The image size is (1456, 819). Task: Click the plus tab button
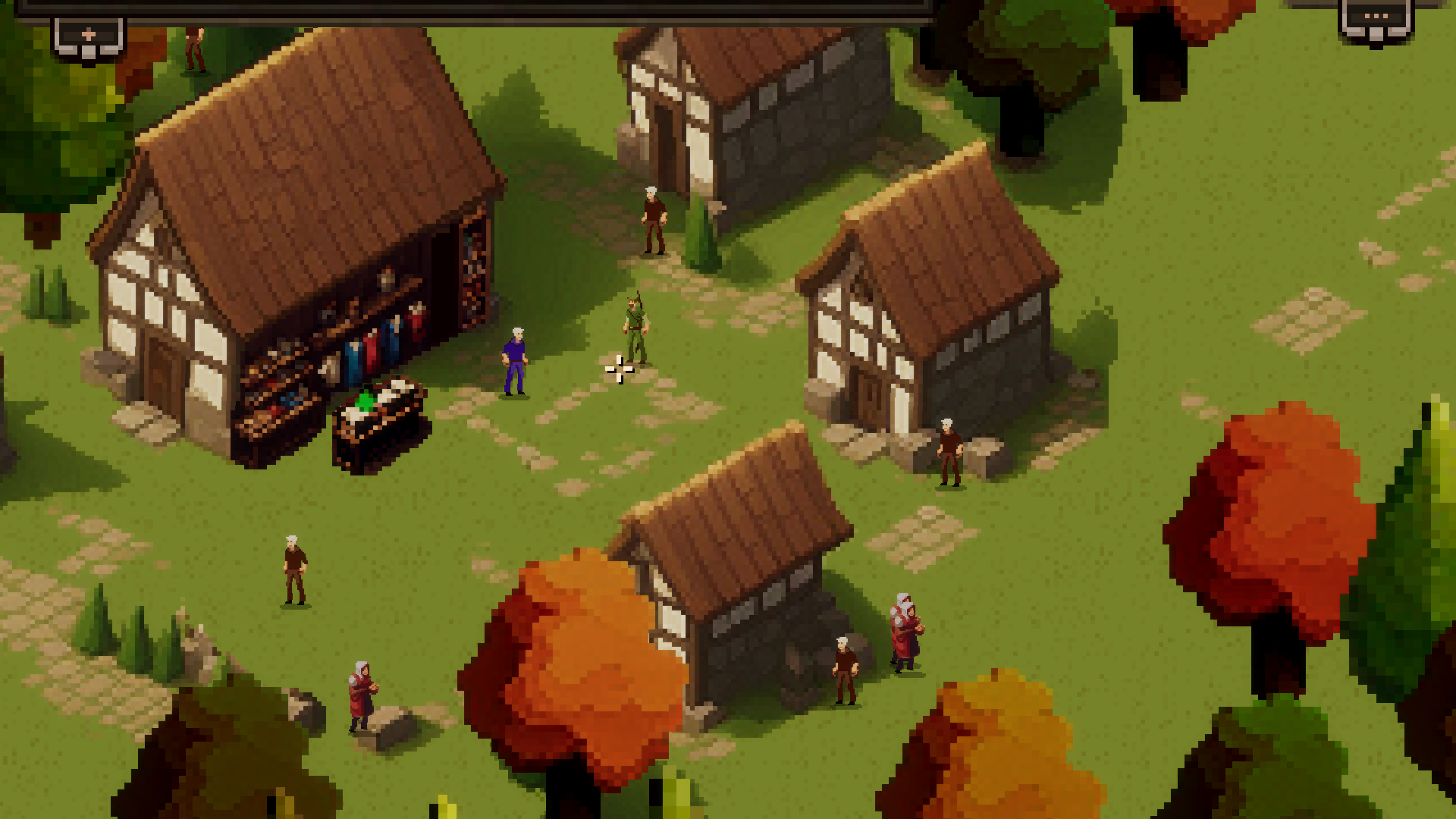[88, 35]
